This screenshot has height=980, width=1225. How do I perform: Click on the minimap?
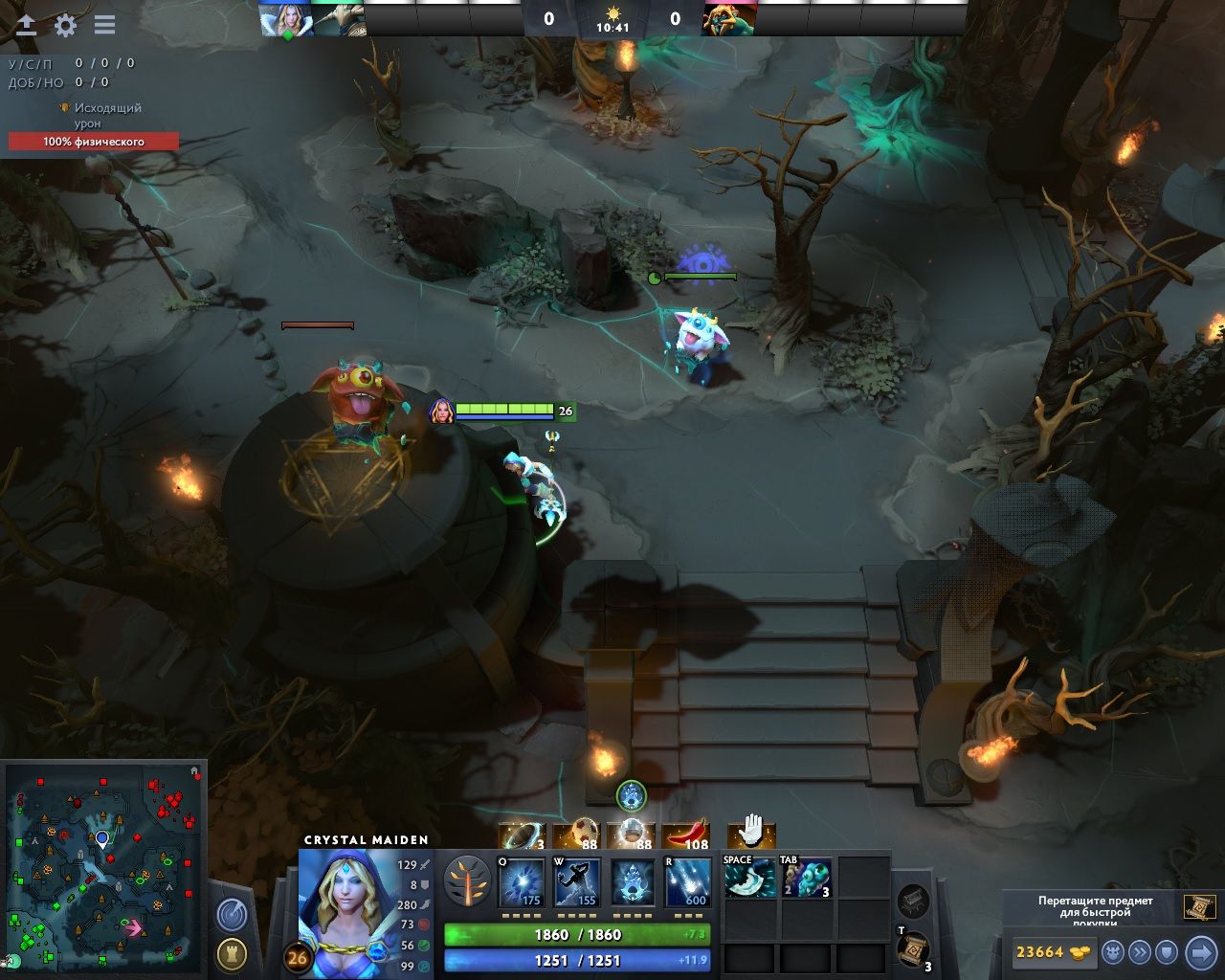[x=105, y=866]
